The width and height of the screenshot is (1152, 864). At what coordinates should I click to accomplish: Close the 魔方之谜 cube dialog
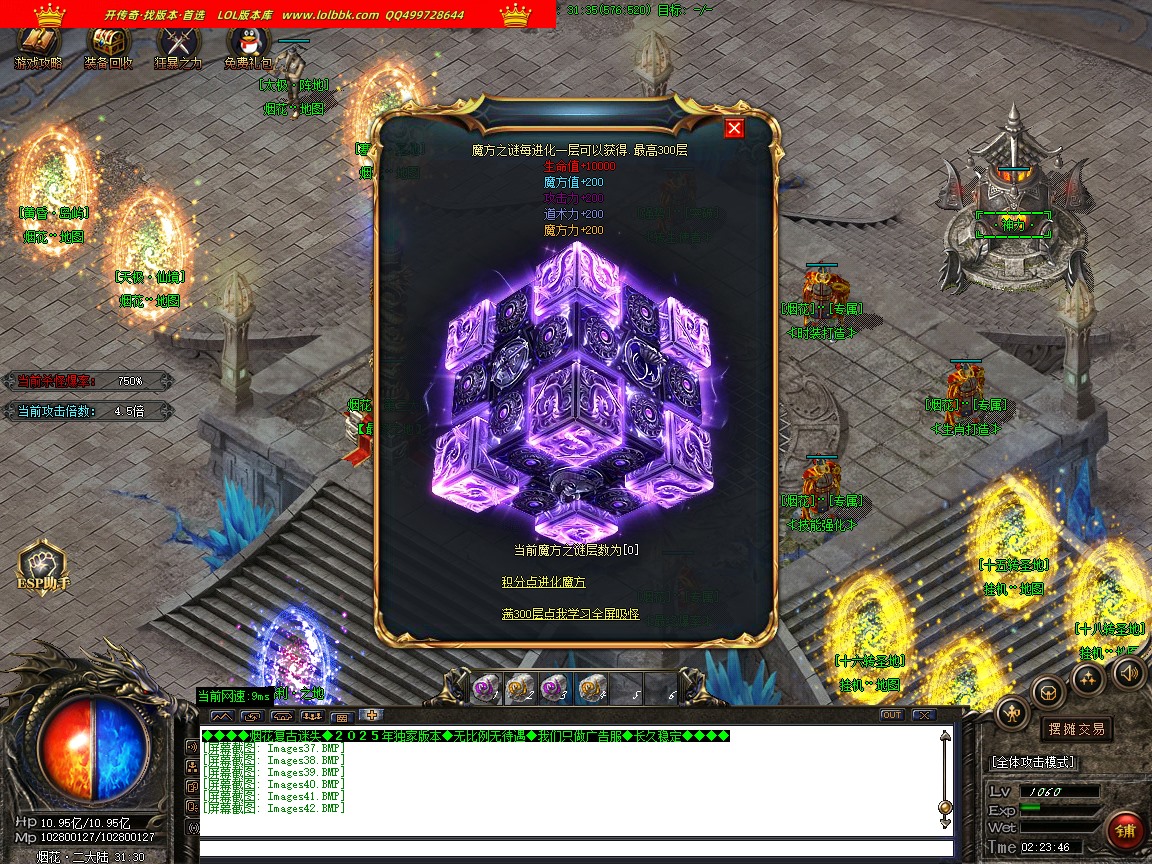734,128
